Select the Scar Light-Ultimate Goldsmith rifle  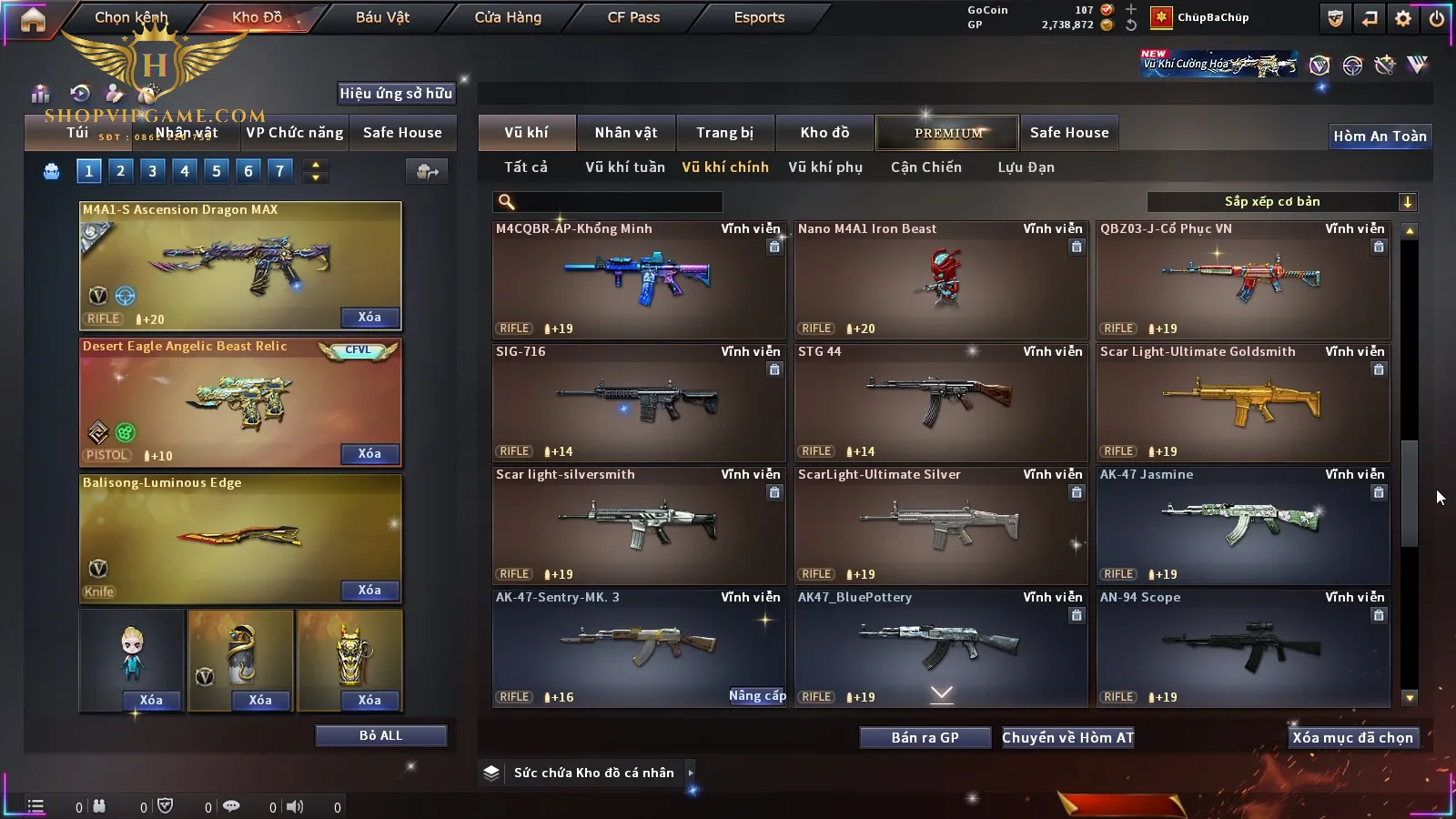[1243, 402]
